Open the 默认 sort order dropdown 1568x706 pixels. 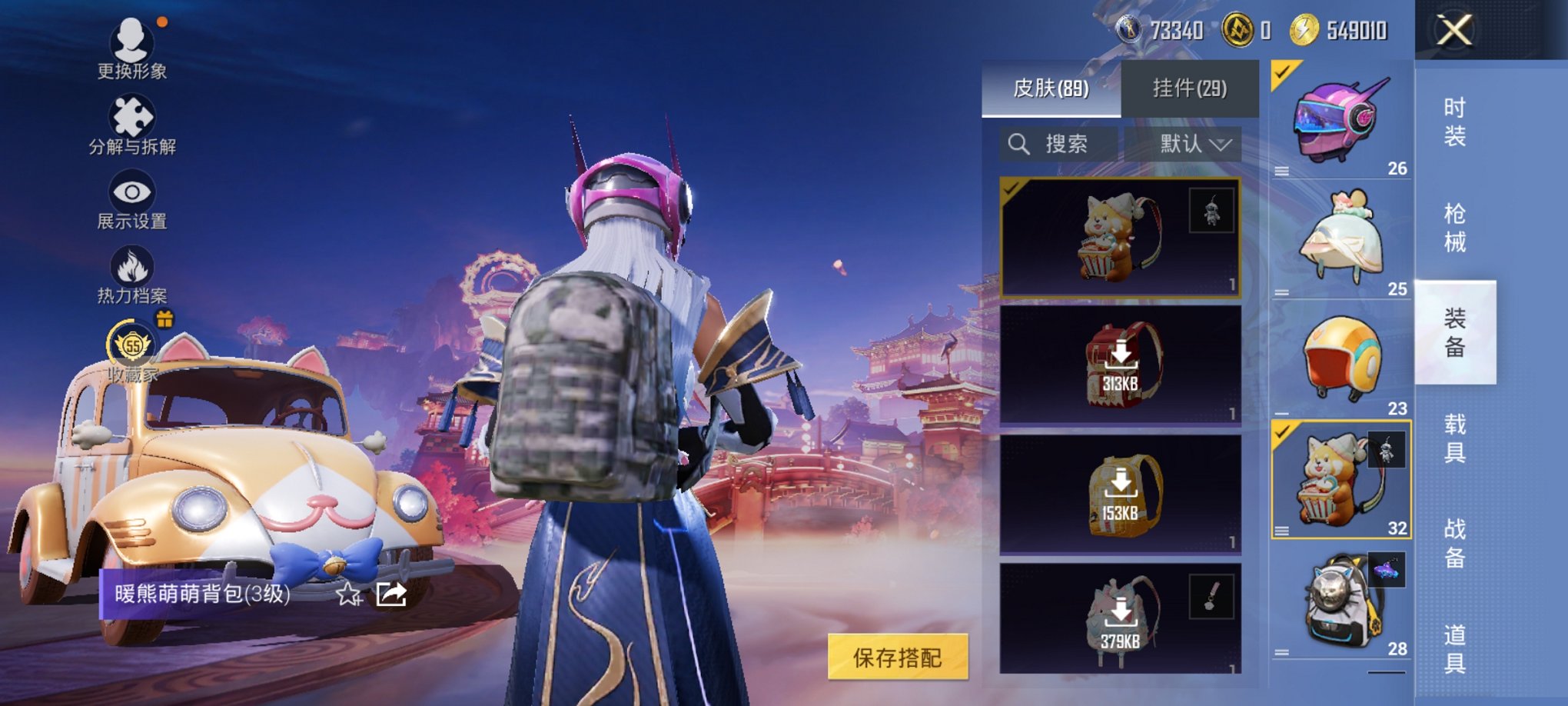(1193, 143)
